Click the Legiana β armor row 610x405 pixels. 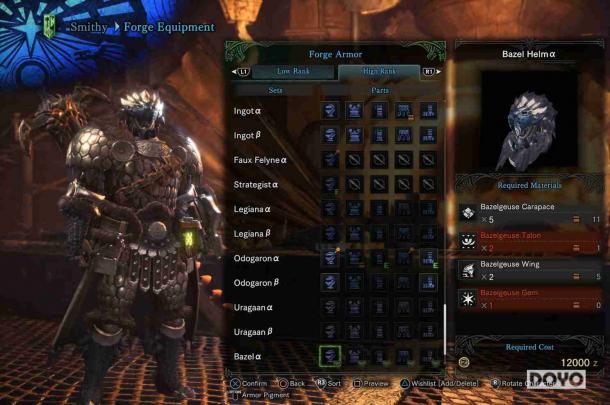260,233
